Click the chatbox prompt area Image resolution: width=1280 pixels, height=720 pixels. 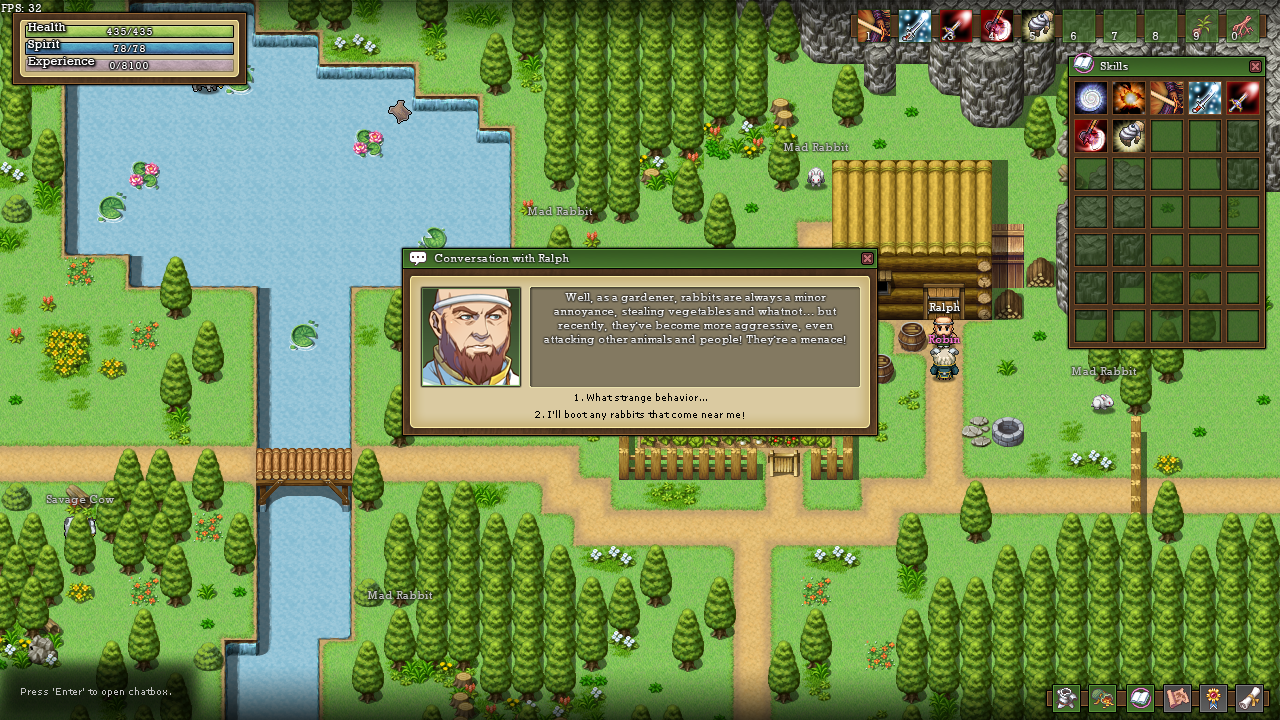[x=96, y=692]
